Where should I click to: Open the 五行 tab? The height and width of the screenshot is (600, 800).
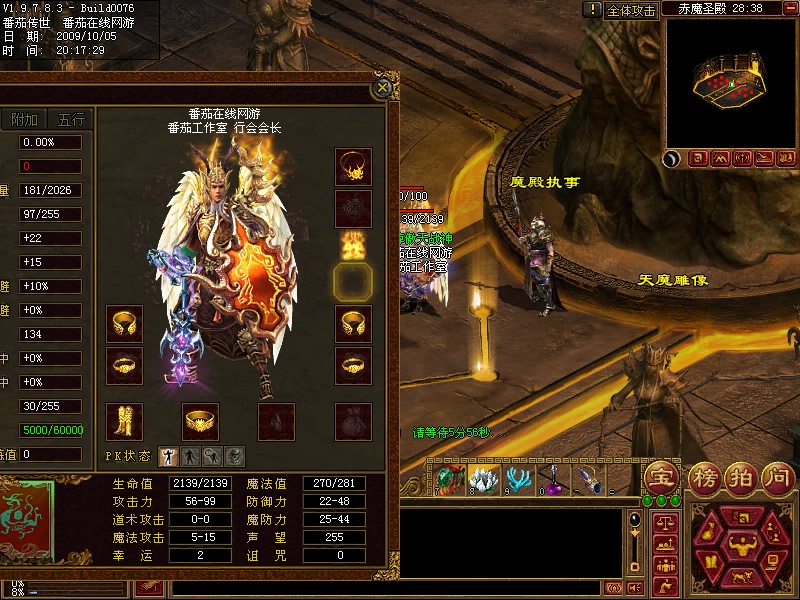coord(71,120)
